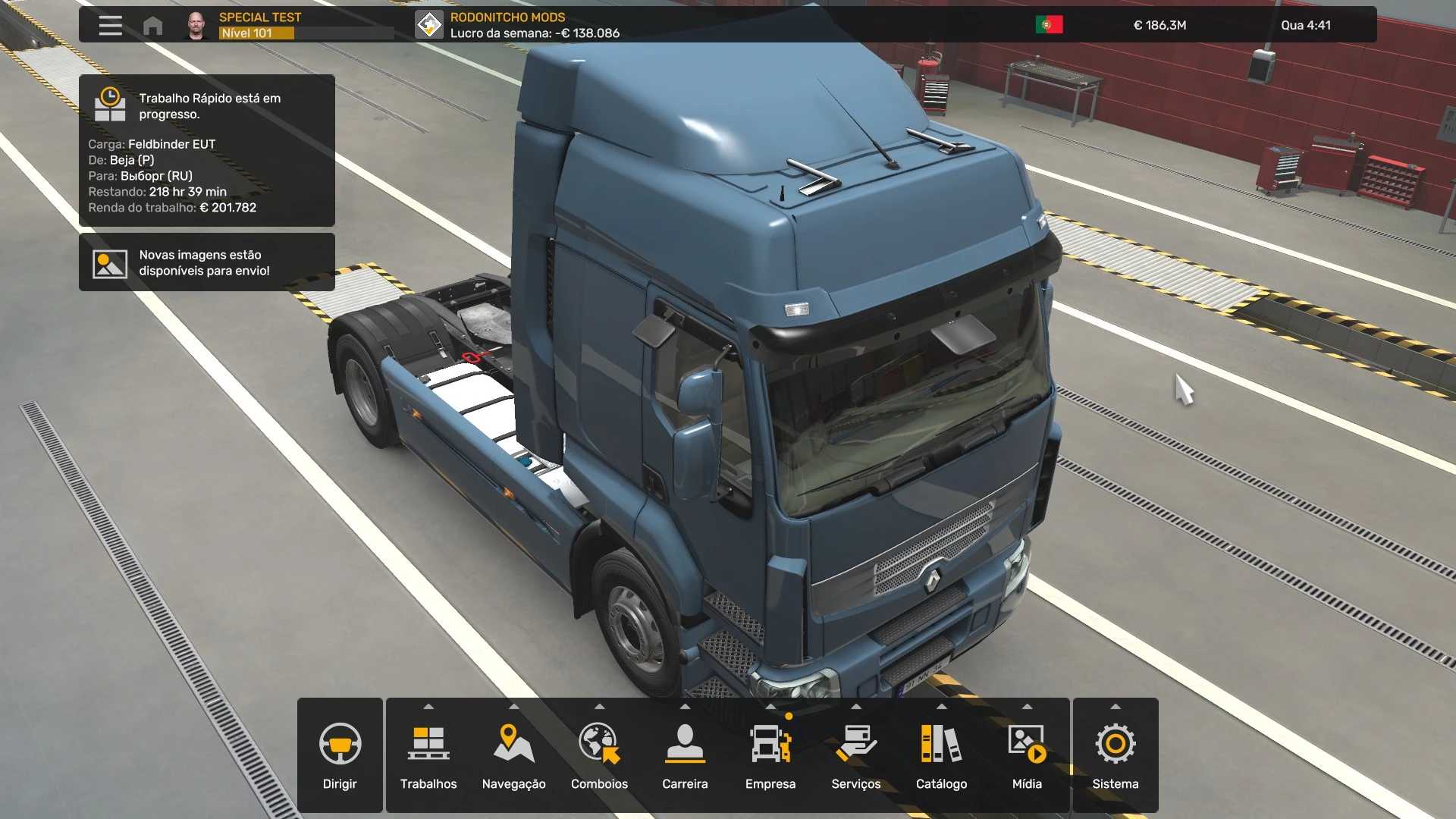Viewport: 1456px width, 819px height.
Task: Open the hamburger menu icon
Action: click(x=110, y=25)
